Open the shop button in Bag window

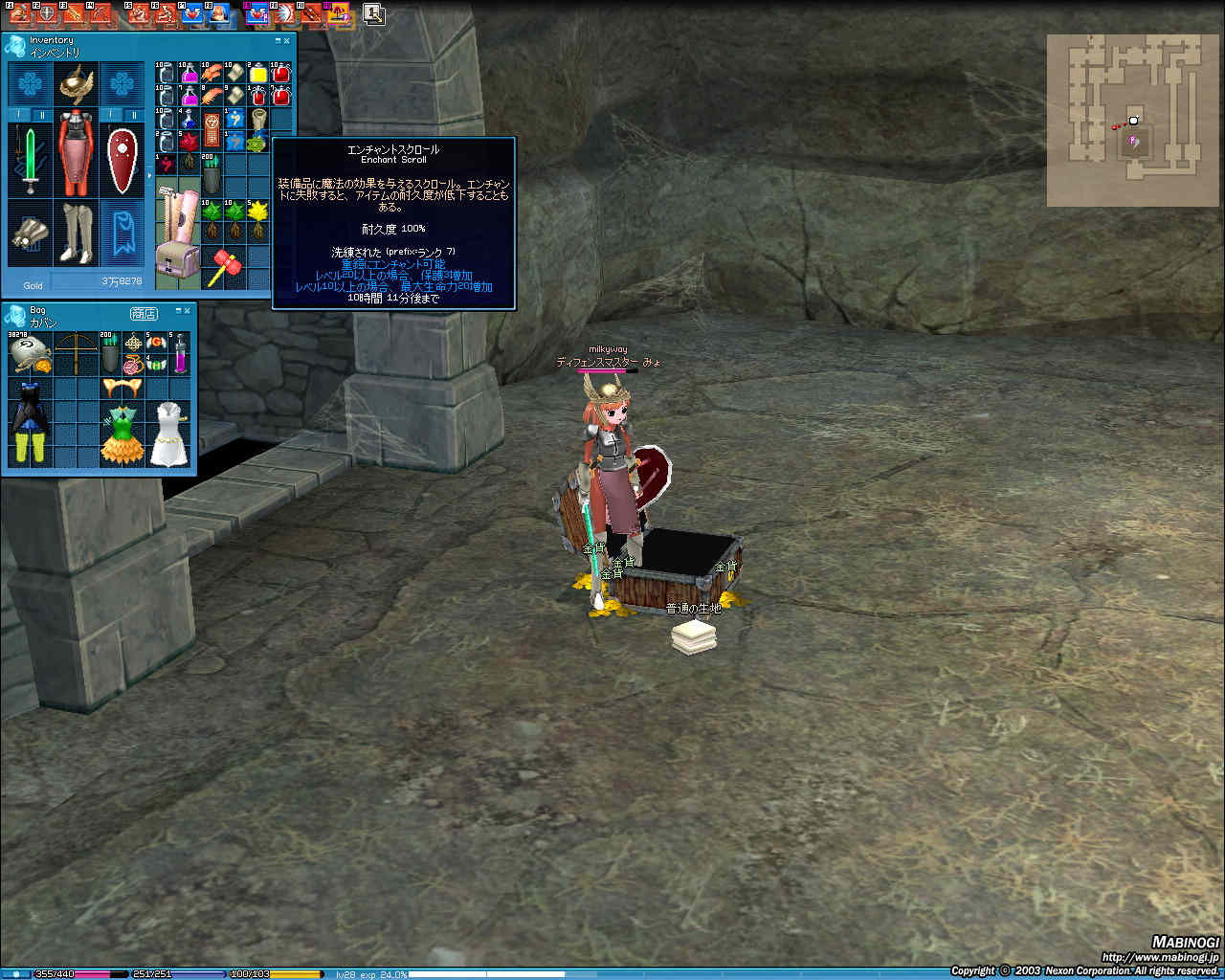coord(144,313)
